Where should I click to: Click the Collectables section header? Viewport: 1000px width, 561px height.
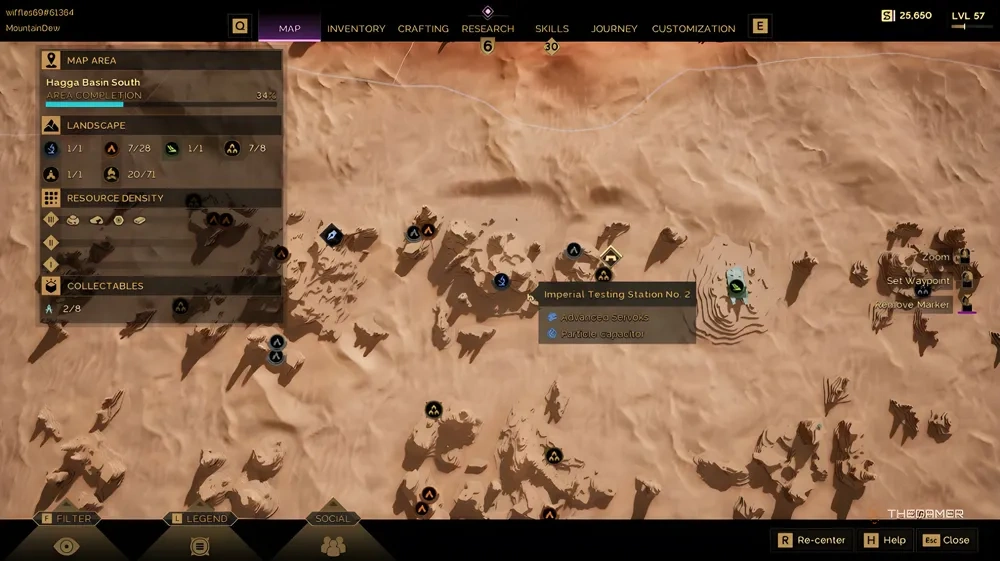pos(104,286)
